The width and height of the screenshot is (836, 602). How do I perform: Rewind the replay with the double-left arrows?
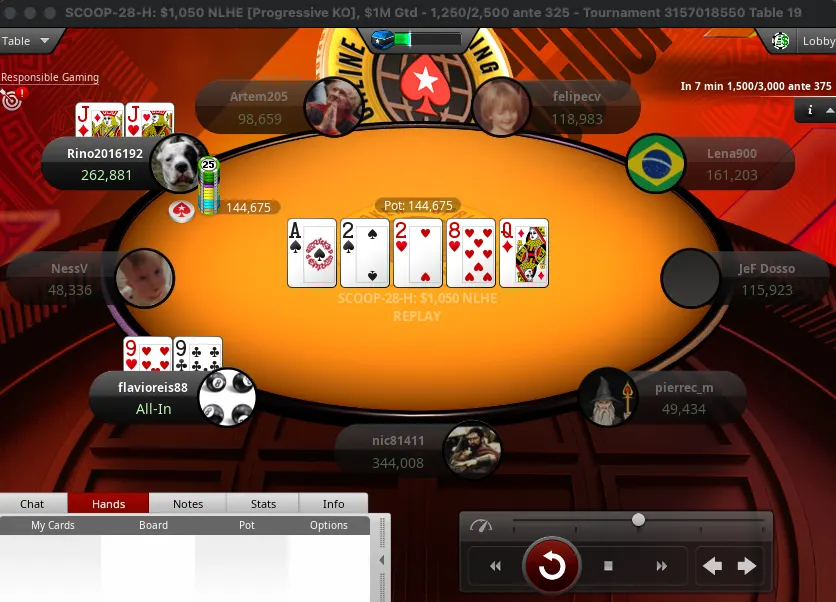(x=495, y=566)
